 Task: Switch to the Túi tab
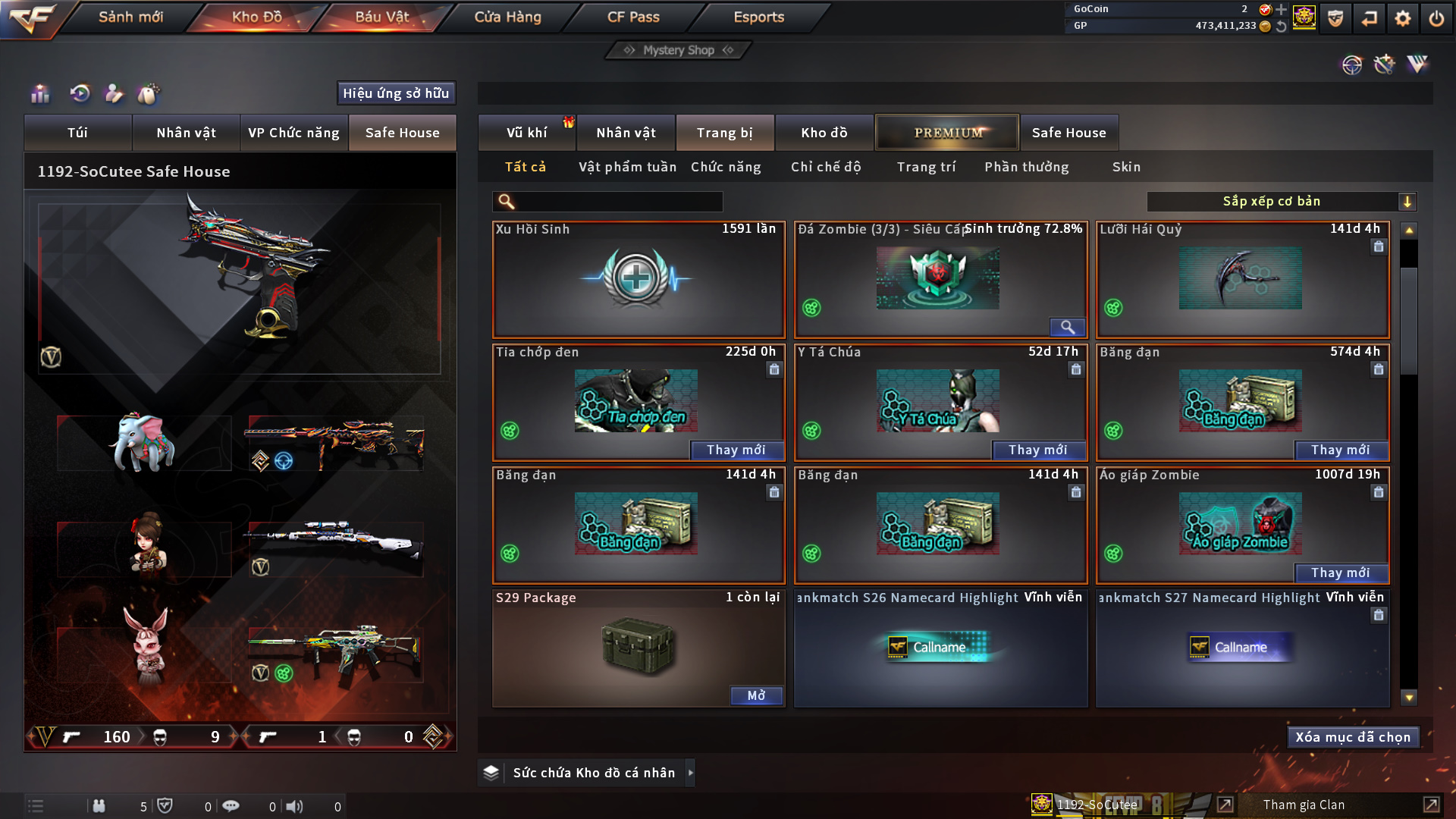pyautogui.click(x=77, y=133)
